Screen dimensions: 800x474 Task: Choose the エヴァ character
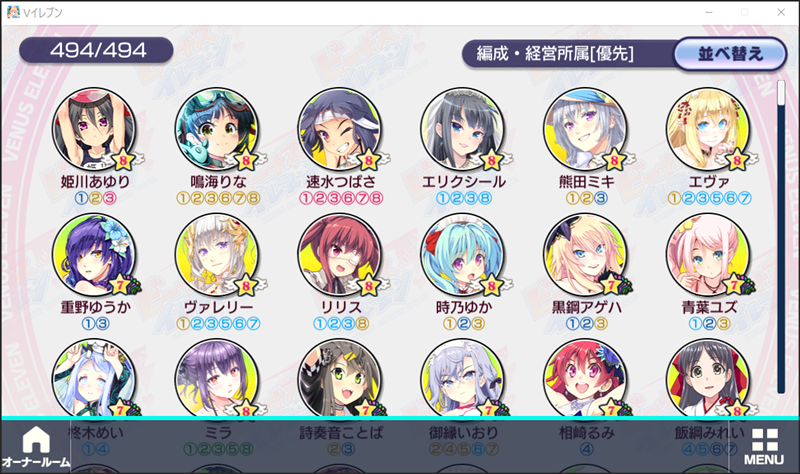[x=703, y=131]
